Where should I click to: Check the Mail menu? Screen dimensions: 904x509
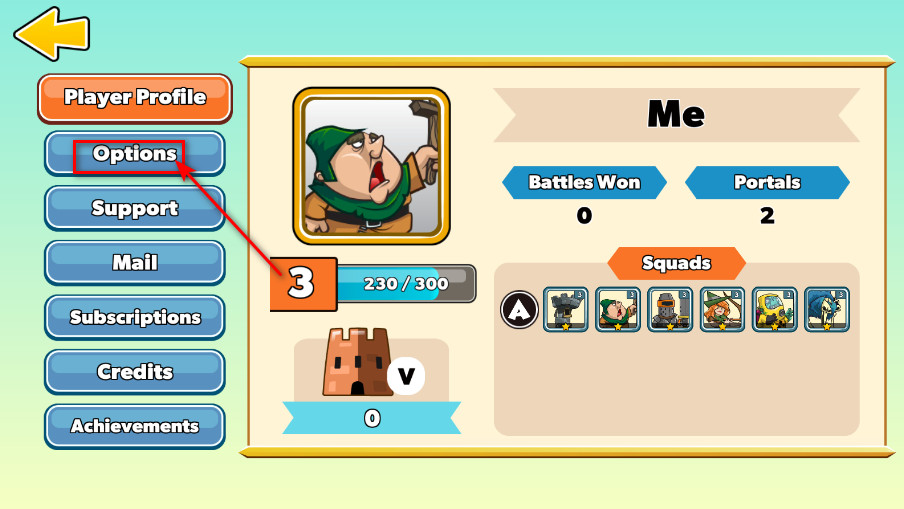point(135,263)
